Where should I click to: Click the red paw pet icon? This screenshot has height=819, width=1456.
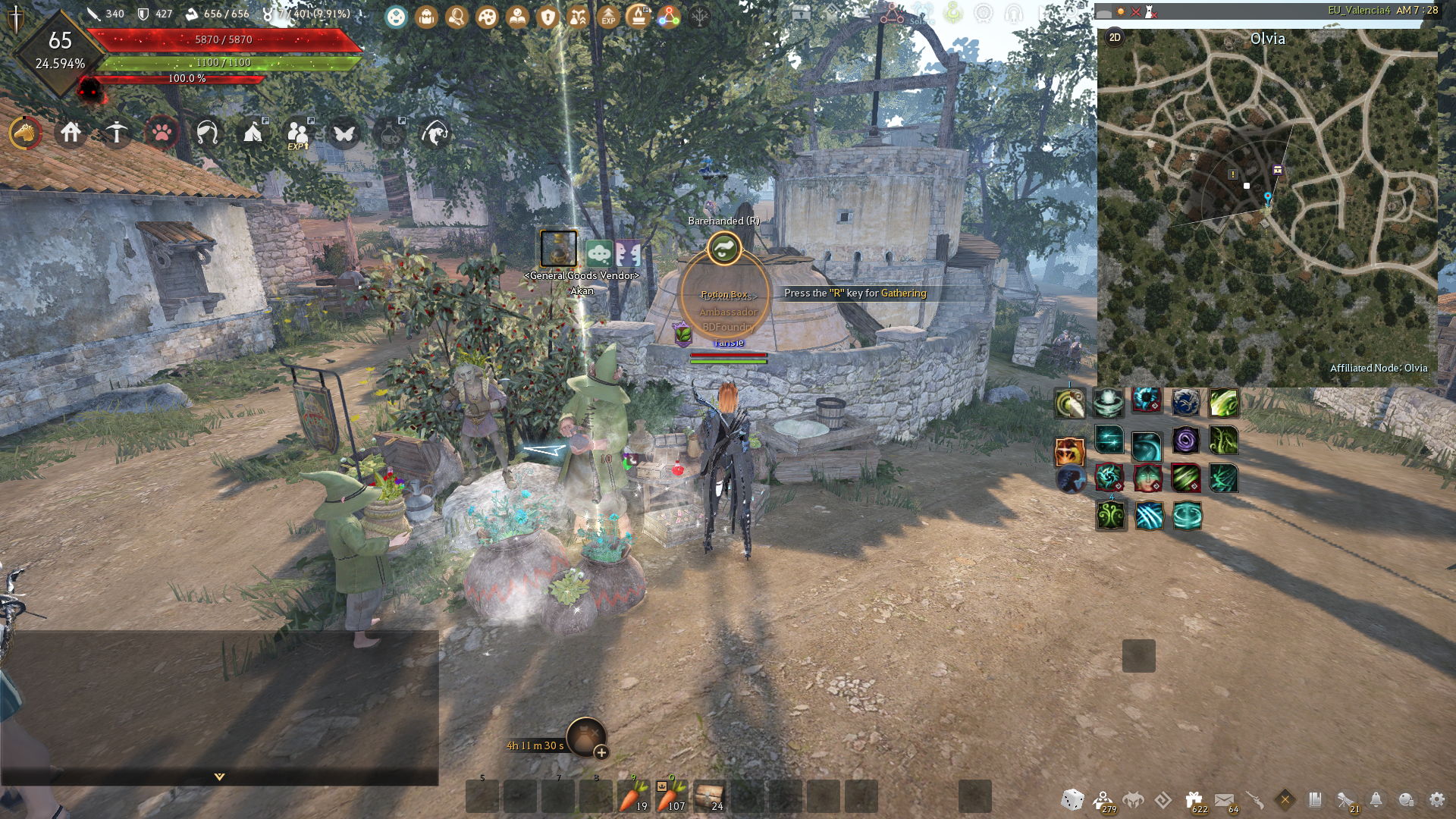pos(162,133)
